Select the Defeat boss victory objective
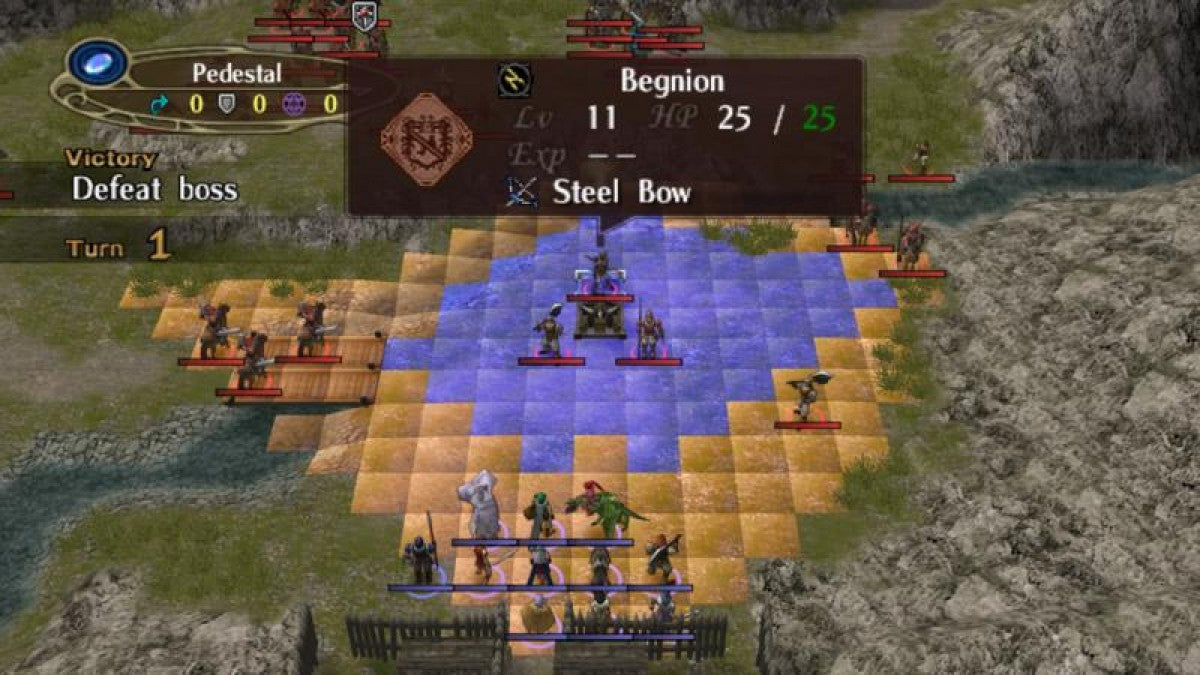This screenshot has height=675, width=1200. 154,189
